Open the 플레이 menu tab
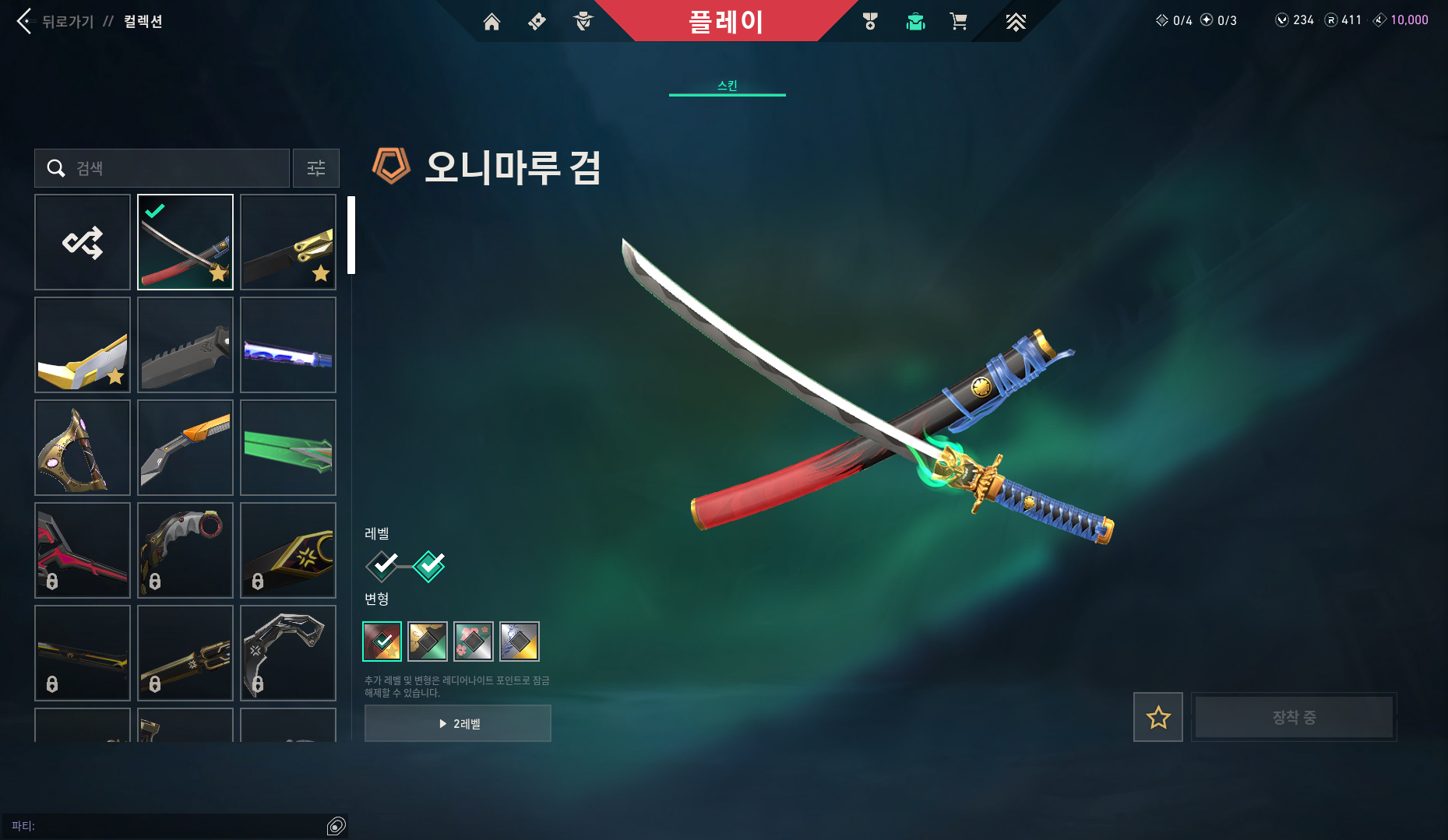This screenshot has width=1448, height=840. pyautogui.click(x=728, y=21)
